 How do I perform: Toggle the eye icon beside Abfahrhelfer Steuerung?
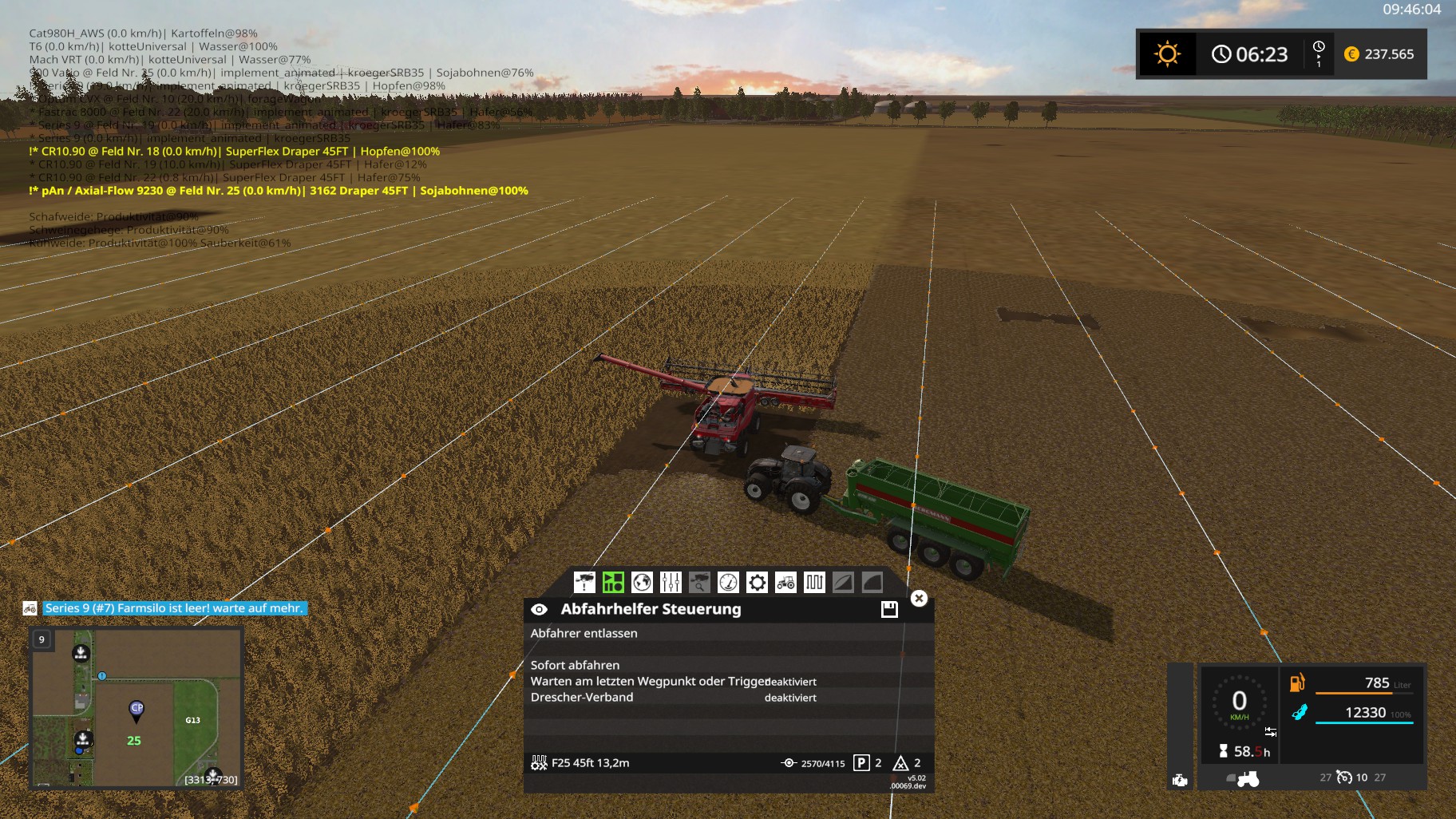pyautogui.click(x=539, y=609)
